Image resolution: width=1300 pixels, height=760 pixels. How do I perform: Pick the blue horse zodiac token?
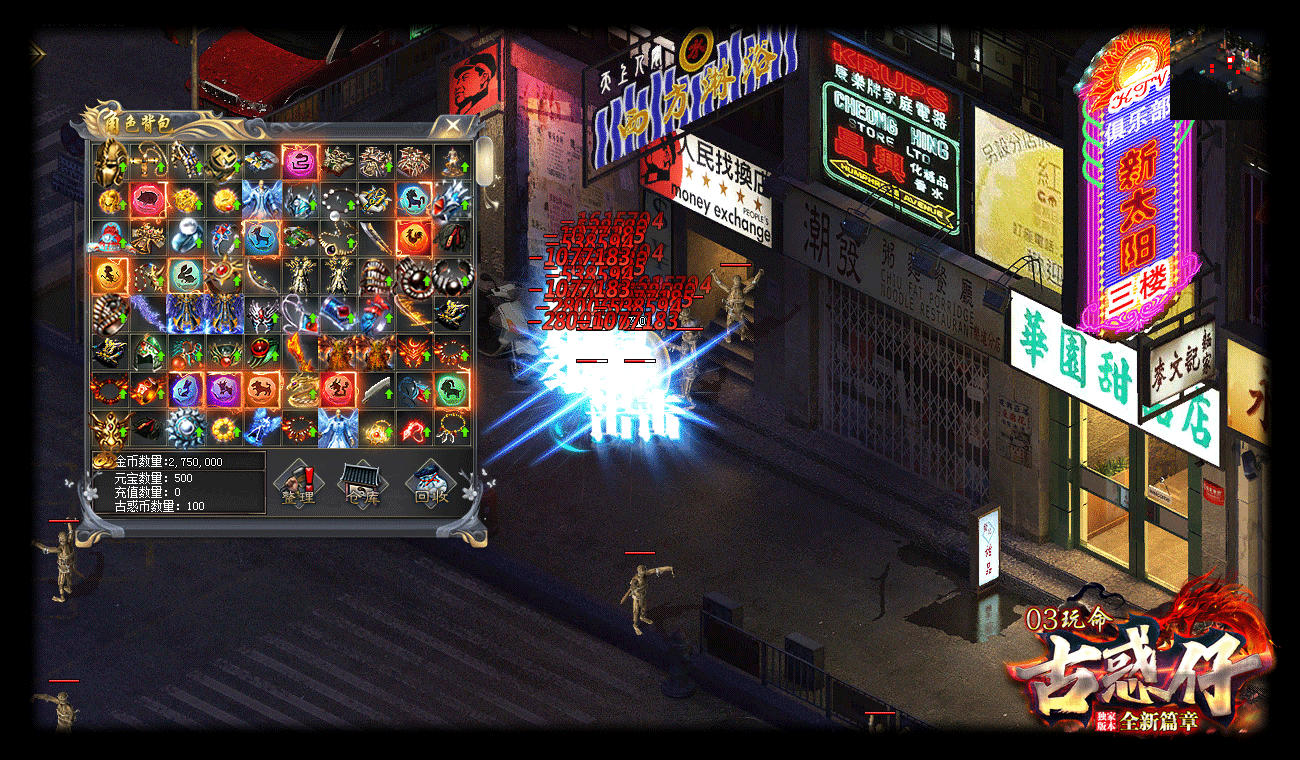413,198
